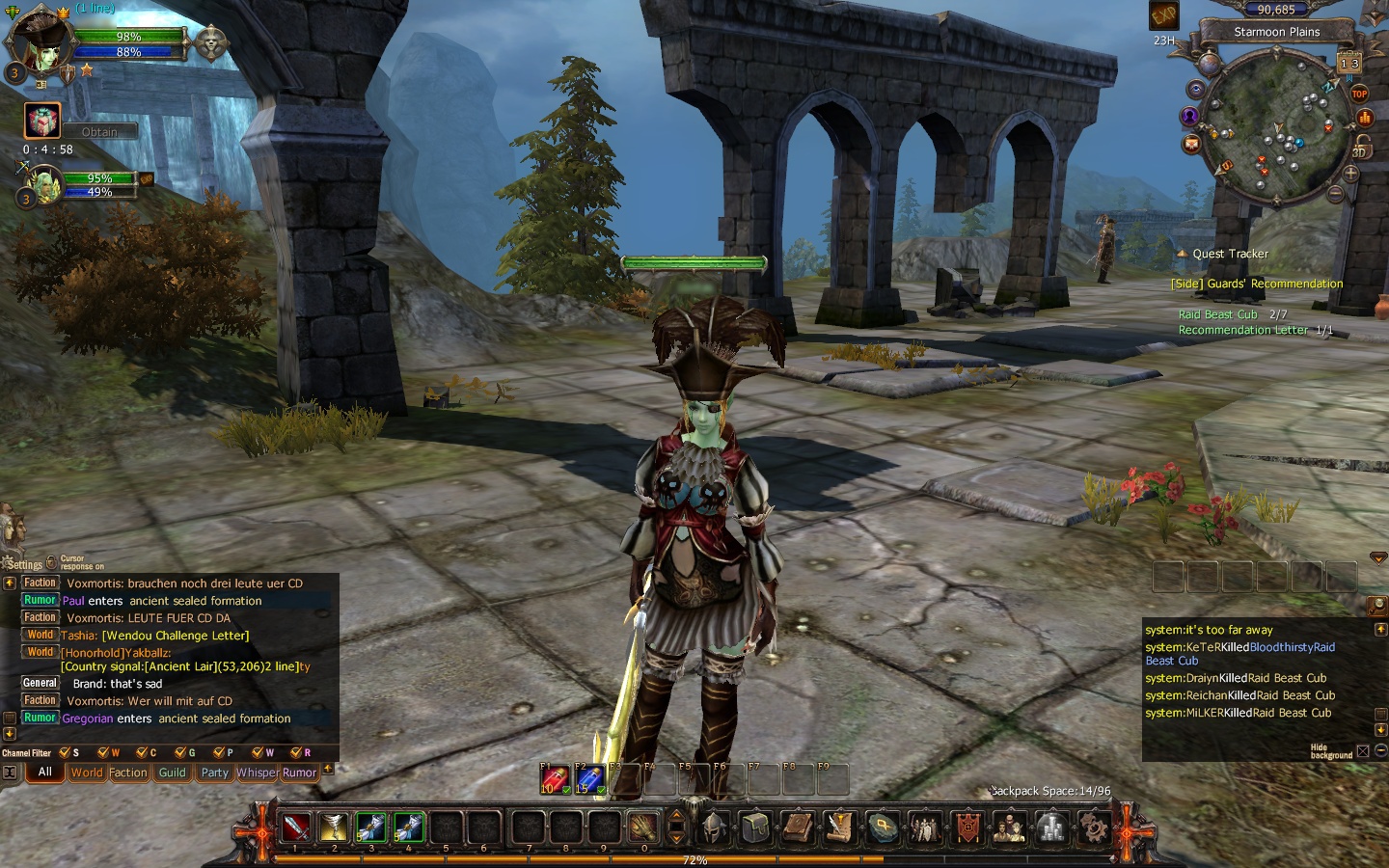Use the blue mana potion in F2
The height and width of the screenshot is (868, 1389).
(x=588, y=779)
